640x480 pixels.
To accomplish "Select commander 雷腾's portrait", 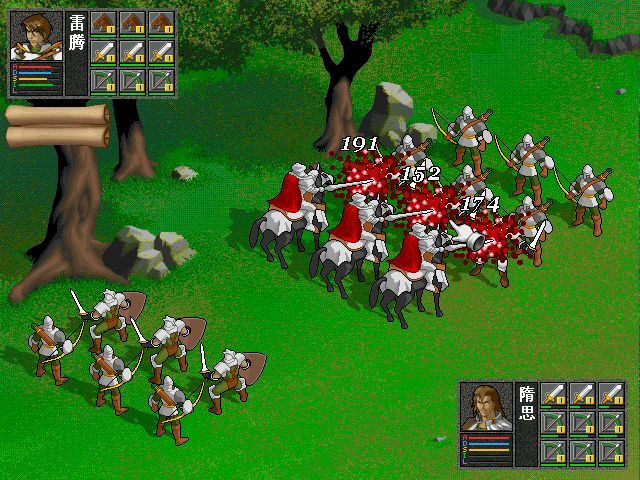I will click(x=36, y=37).
